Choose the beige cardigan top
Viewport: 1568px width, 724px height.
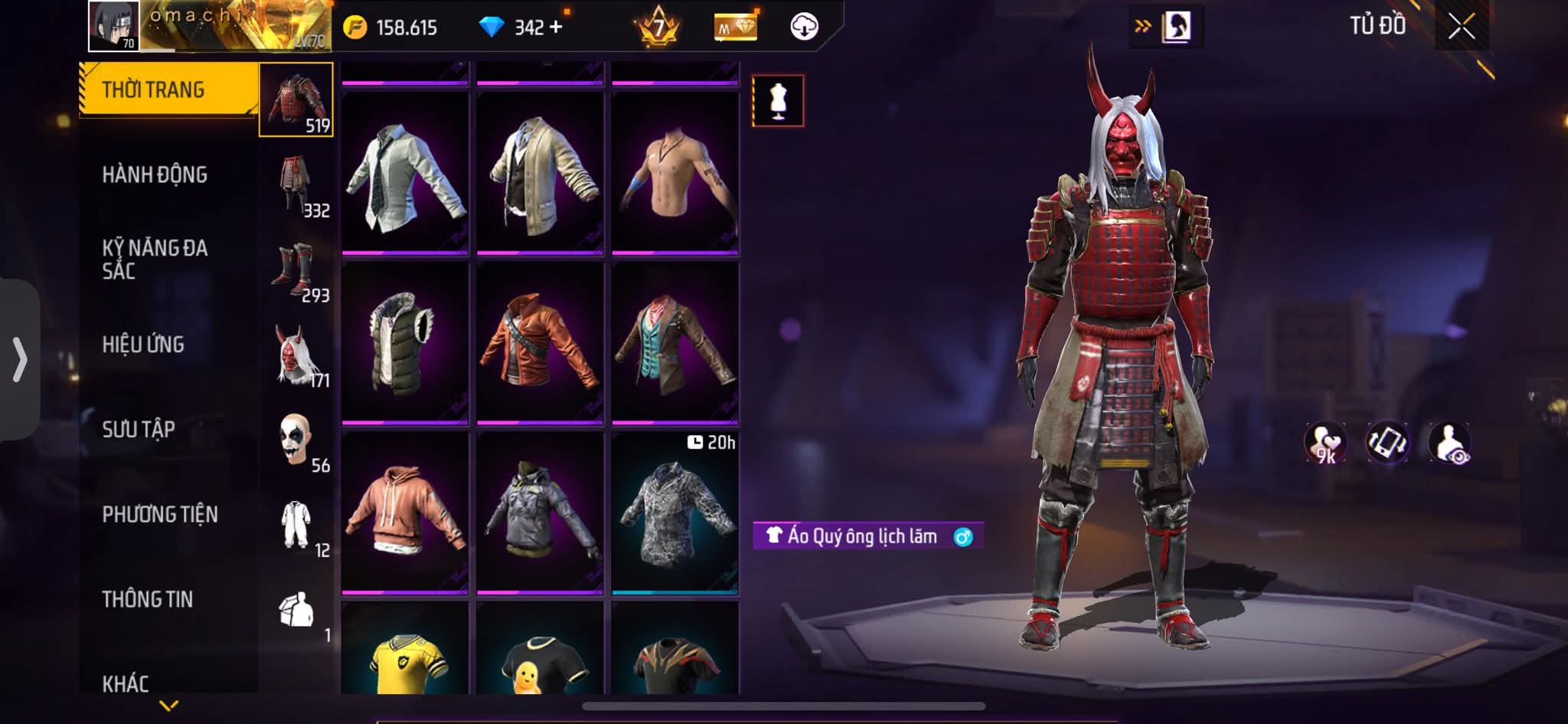coord(540,172)
